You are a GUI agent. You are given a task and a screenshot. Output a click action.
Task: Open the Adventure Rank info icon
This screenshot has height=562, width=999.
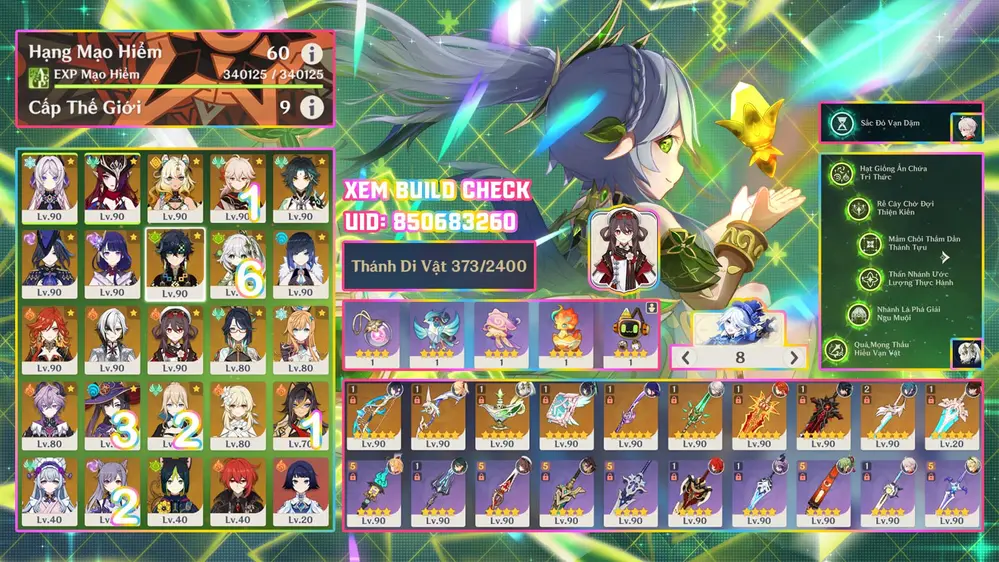tap(313, 54)
